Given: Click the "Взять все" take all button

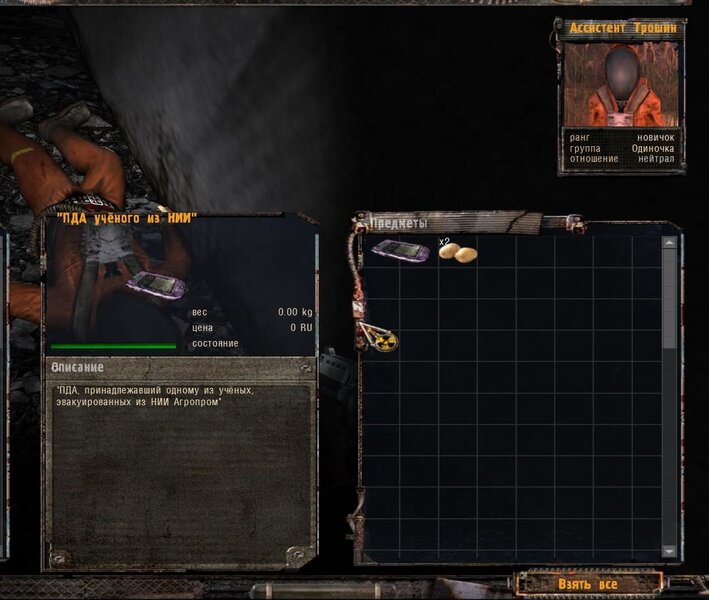Looking at the screenshot, I should click(588, 583).
